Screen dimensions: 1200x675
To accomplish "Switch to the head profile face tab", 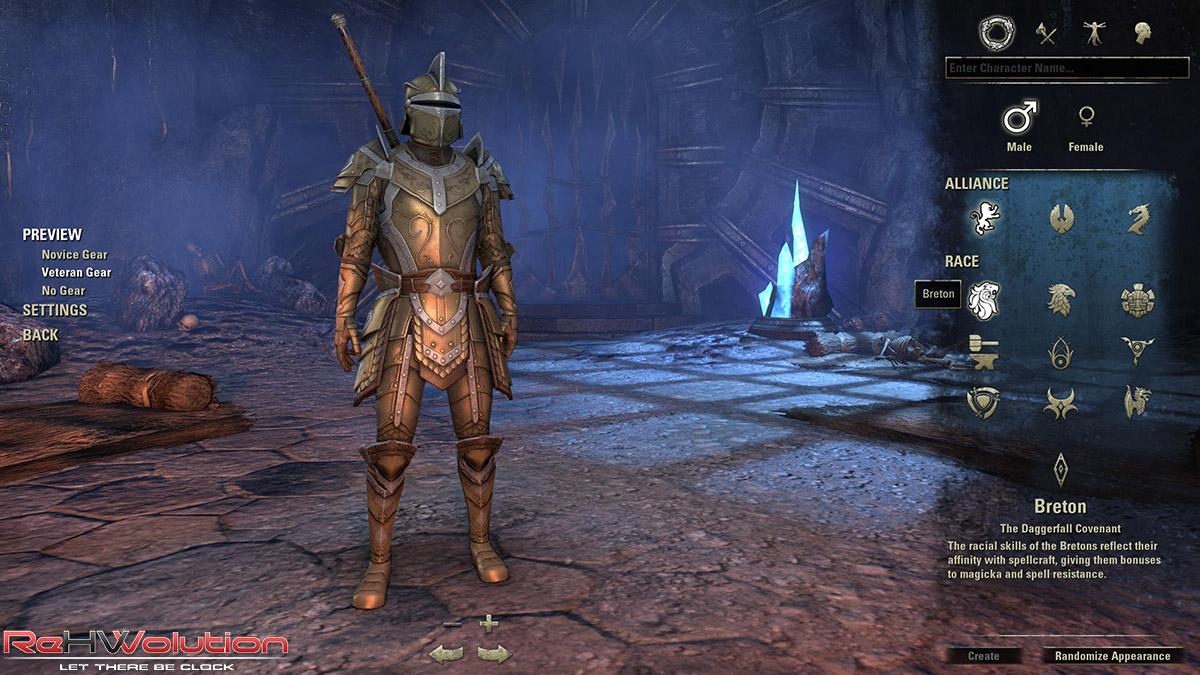I will tap(1142, 33).
